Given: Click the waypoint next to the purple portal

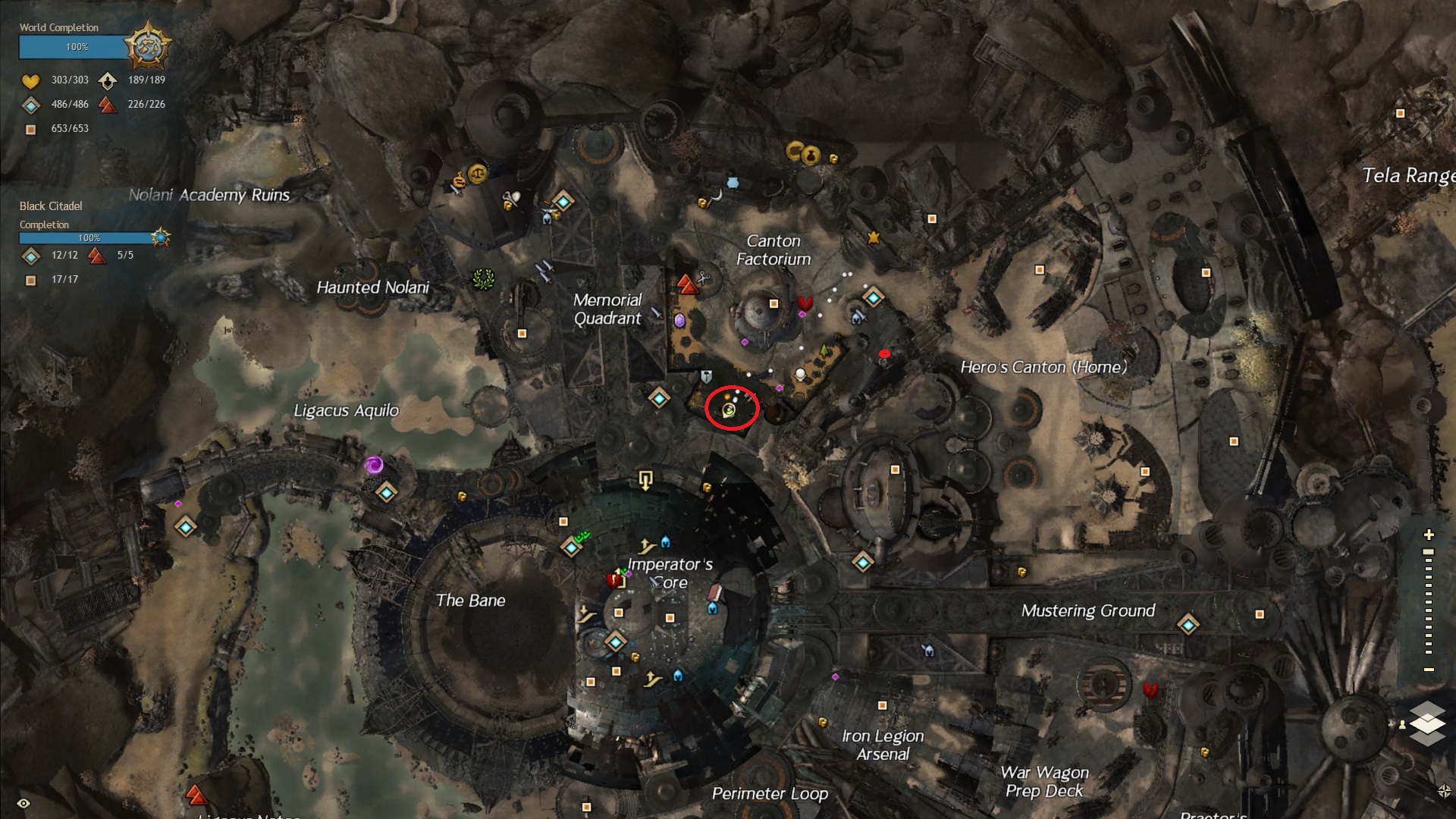Looking at the screenshot, I should (x=387, y=493).
